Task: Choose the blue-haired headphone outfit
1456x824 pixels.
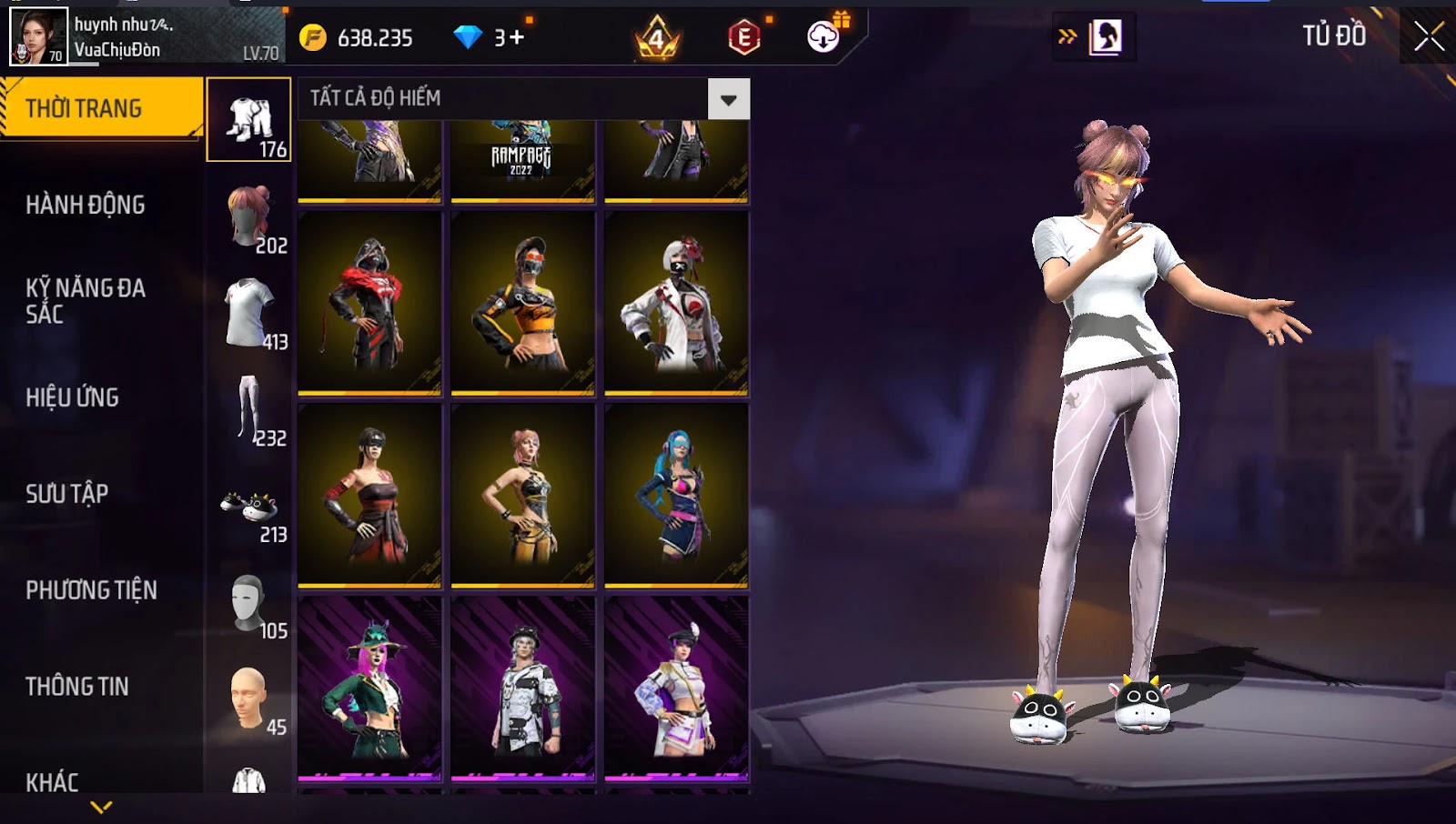Action: [x=676, y=496]
